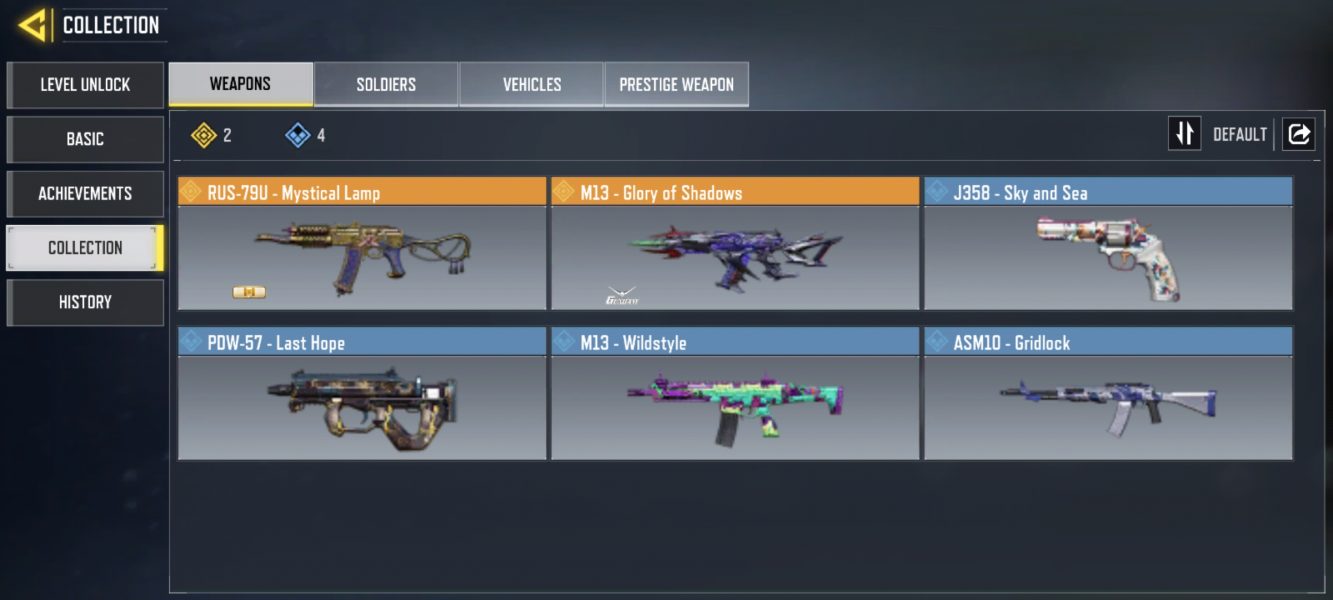Viewport: 1333px width, 600px height.
Task: Switch to the Weapons tab
Action: pyautogui.click(x=240, y=84)
